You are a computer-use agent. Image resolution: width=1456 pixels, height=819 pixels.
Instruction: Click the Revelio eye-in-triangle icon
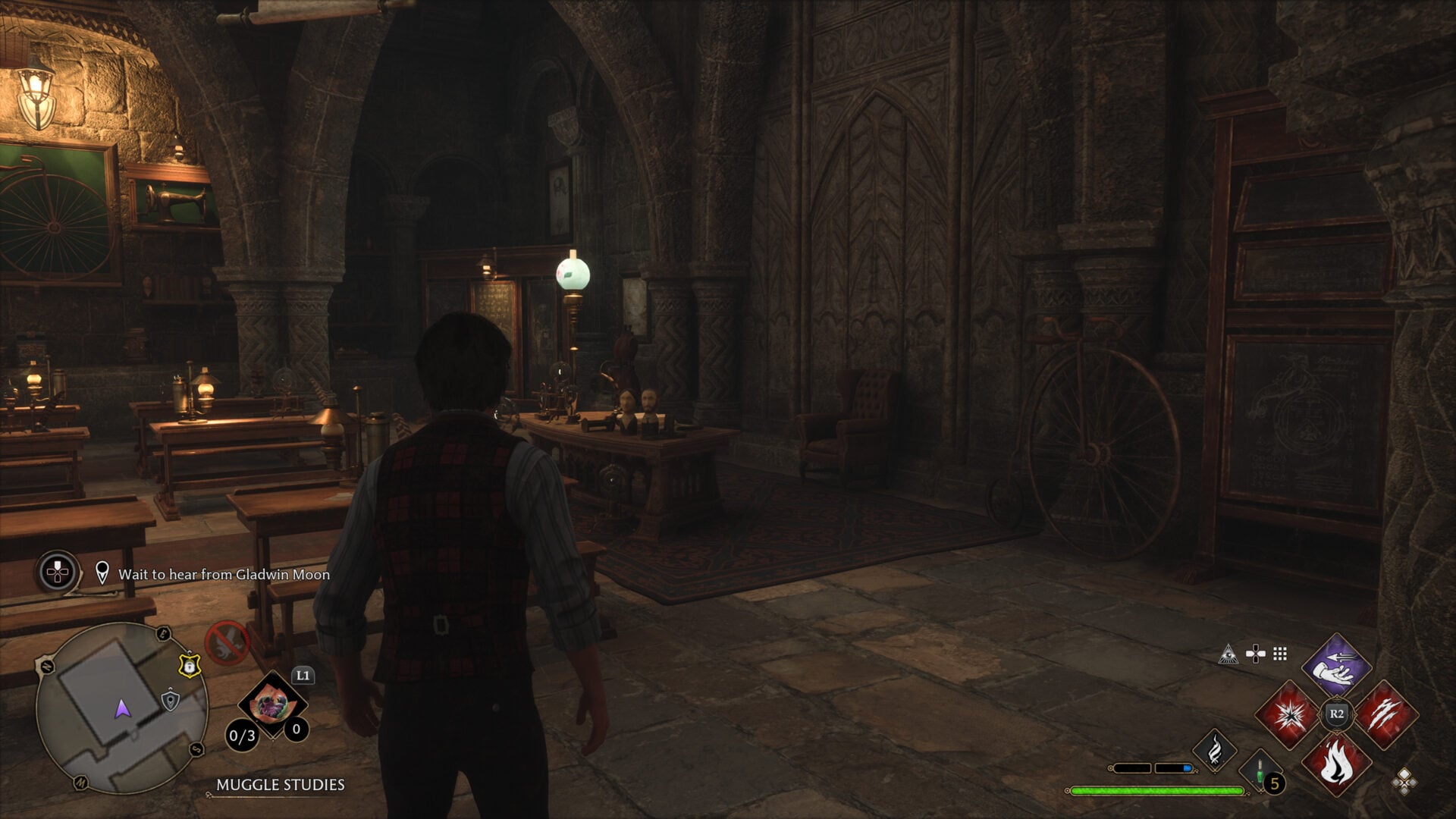tap(1228, 654)
